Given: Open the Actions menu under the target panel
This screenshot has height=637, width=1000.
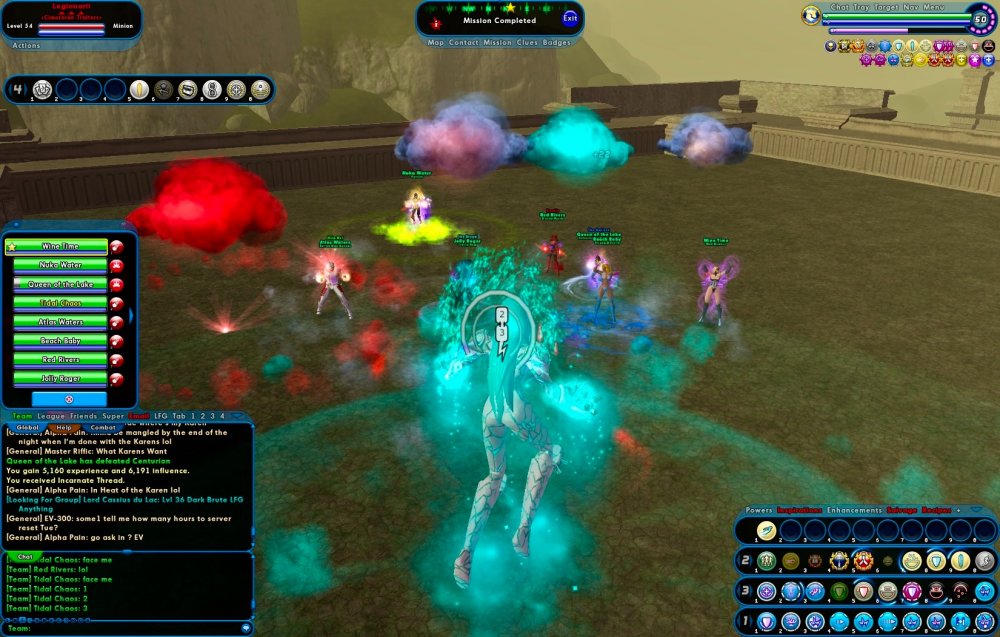Looking at the screenshot, I should point(26,45).
